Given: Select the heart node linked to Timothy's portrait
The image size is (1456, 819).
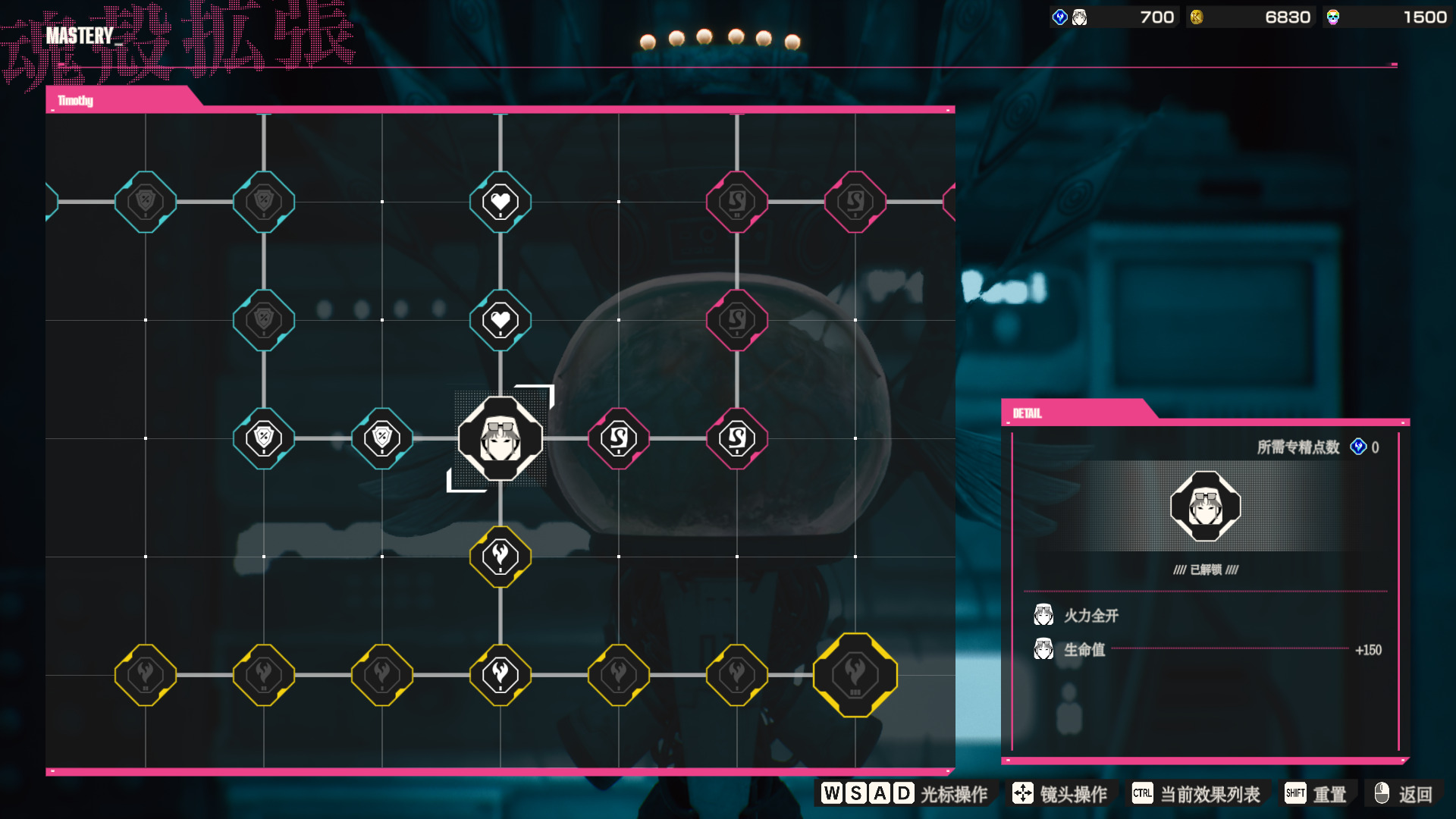Looking at the screenshot, I should click(x=500, y=320).
